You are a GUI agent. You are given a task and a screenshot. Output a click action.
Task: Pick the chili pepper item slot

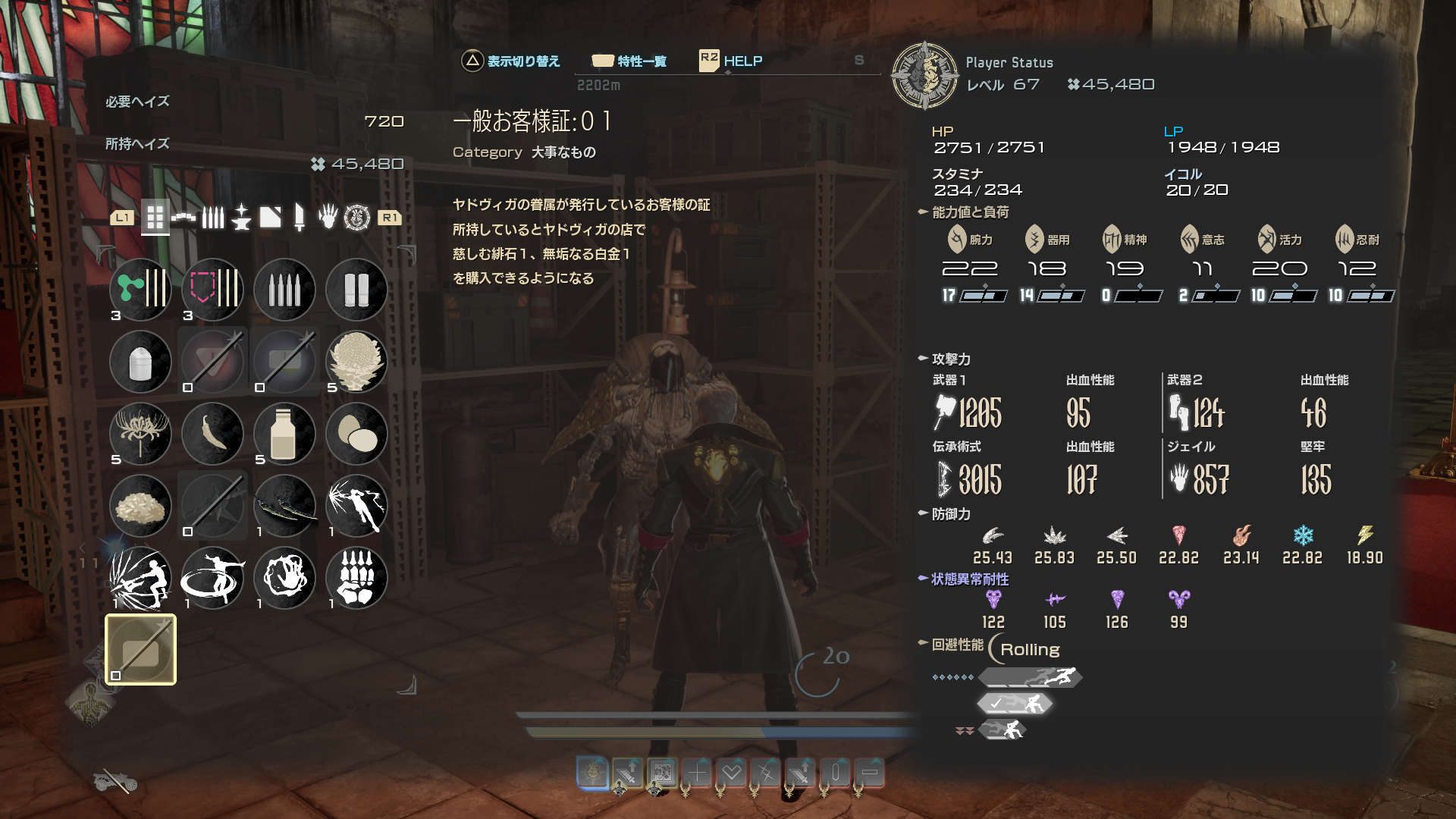[213, 434]
